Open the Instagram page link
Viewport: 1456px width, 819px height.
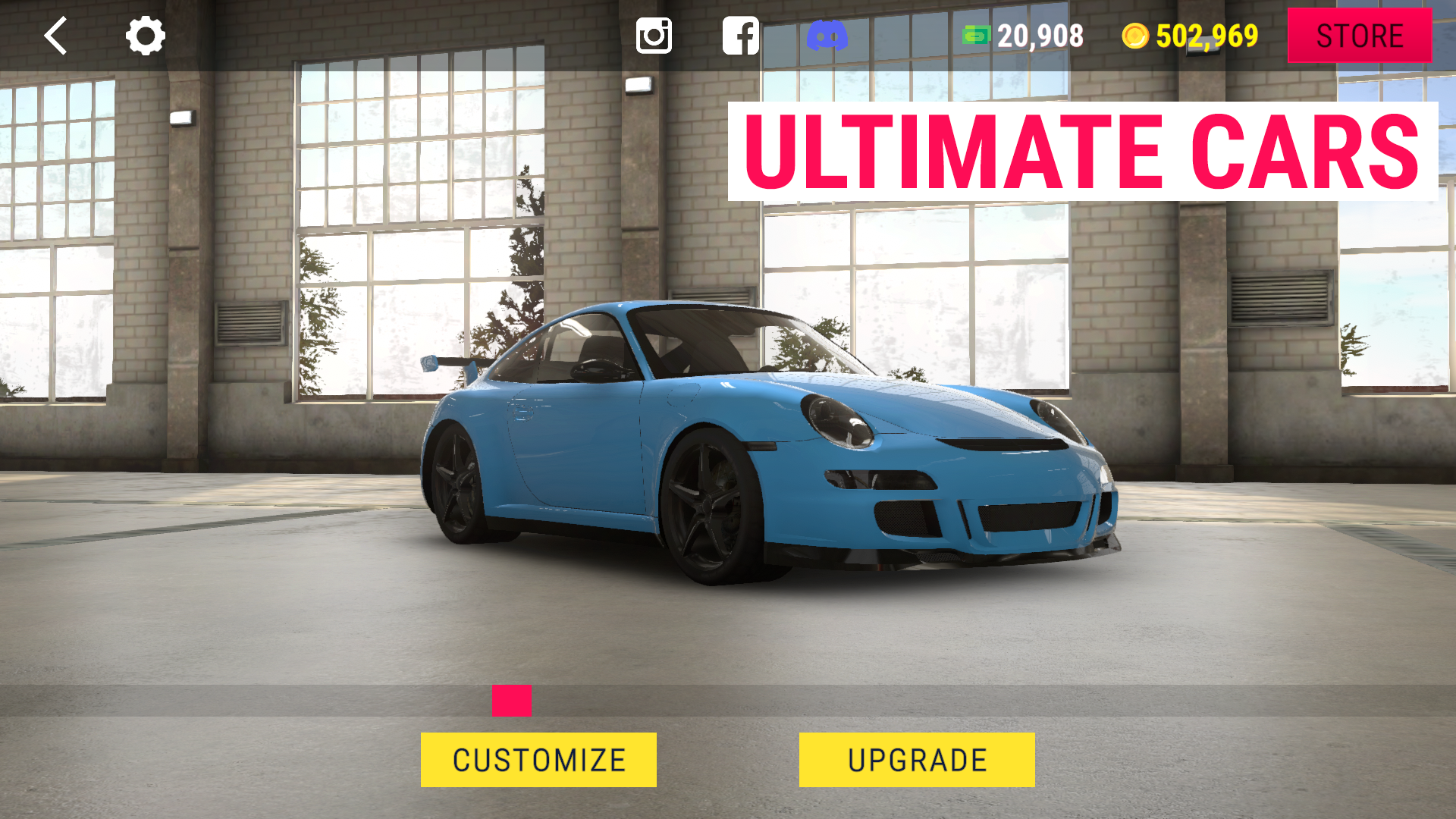[654, 36]
